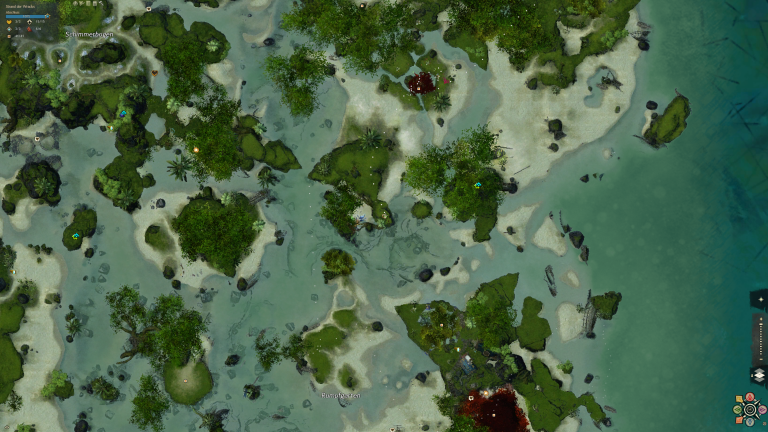Image resolution: width=768 pixels, height=432 pixels.
Task: Select the orange square marker in the wheel
Action: pyautogui.click(x=739, y=420)
